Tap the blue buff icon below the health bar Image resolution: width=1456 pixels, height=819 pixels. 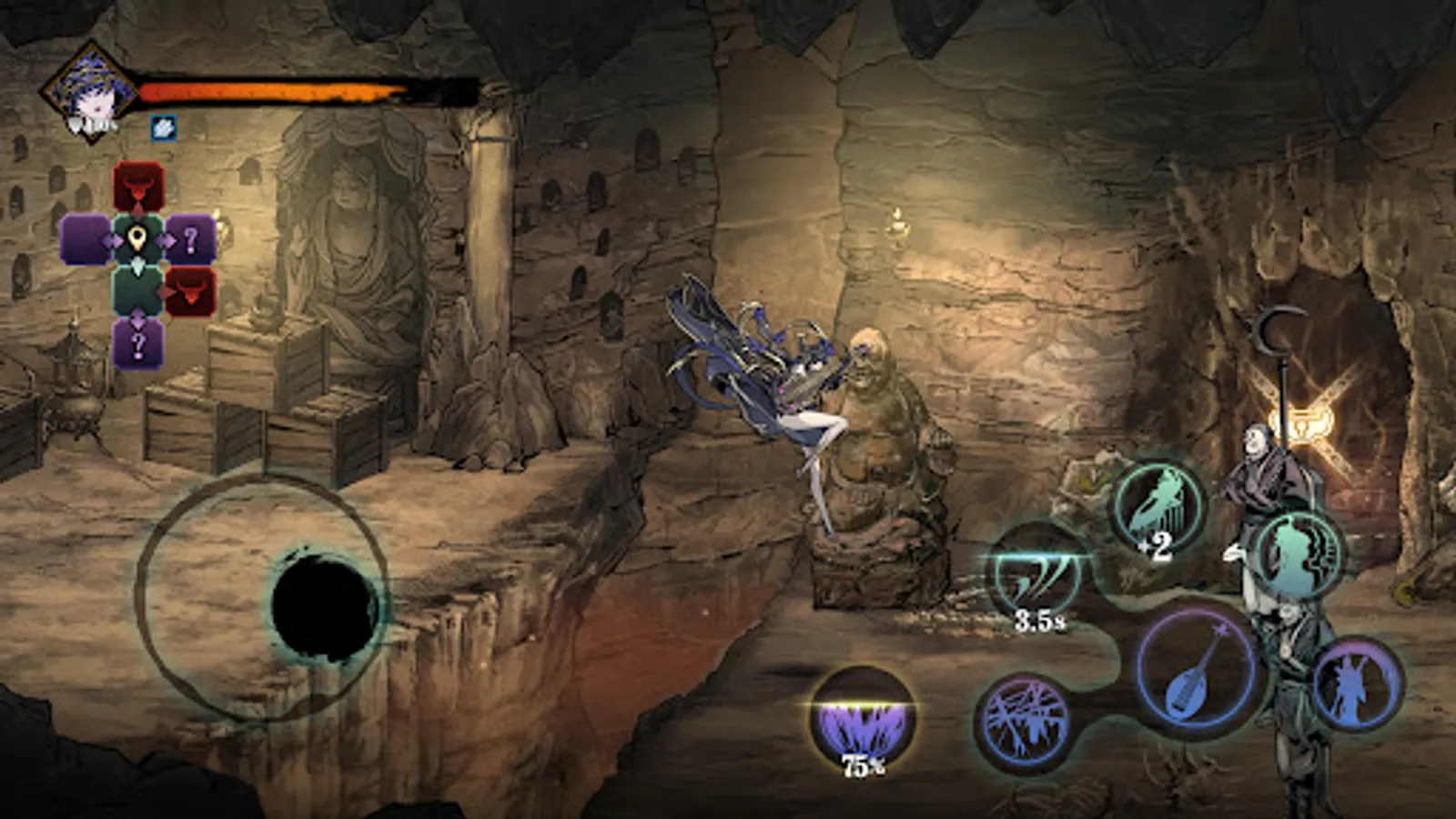pos(162,129)
